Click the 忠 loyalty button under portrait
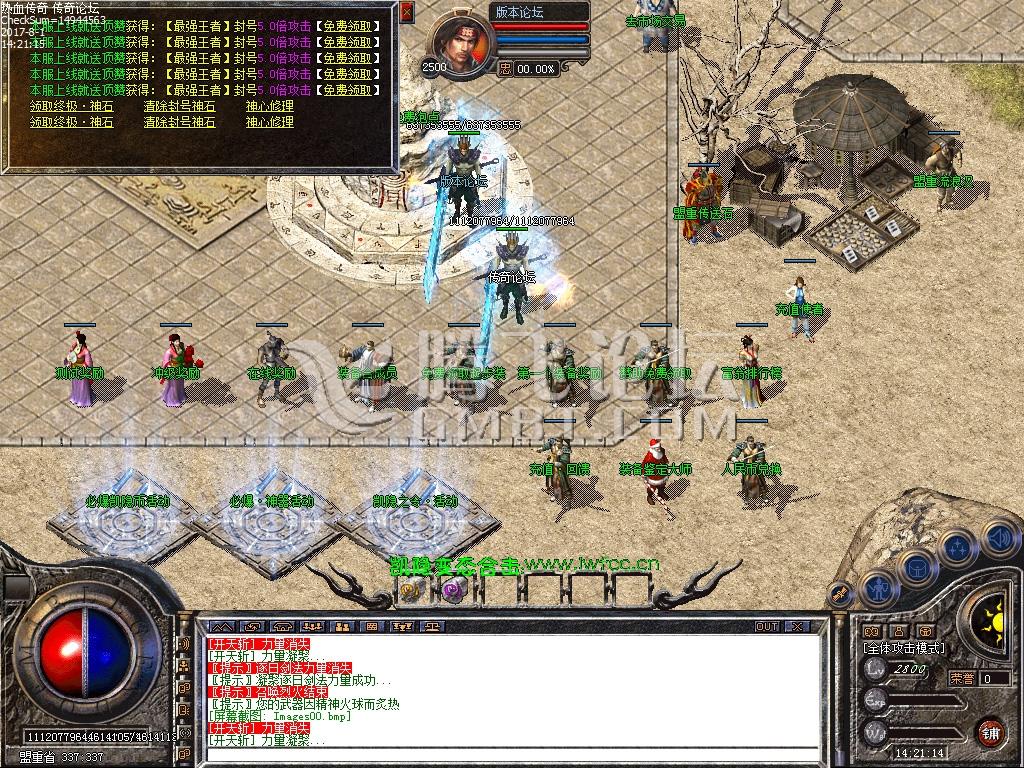The height and width of the screenshot is (768, 1024). coord(505,69)
